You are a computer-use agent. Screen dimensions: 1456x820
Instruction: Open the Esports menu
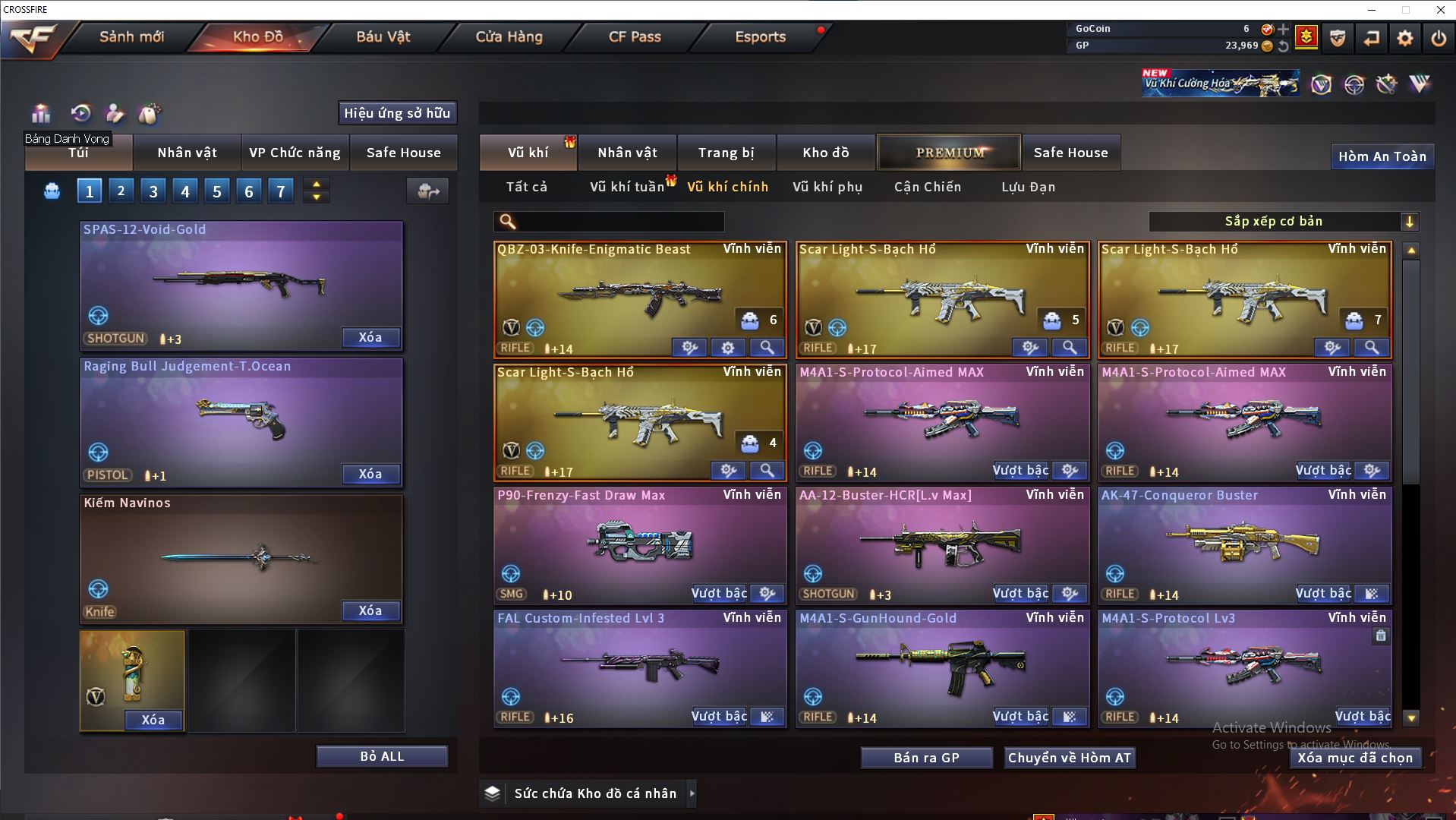[760, 36]
